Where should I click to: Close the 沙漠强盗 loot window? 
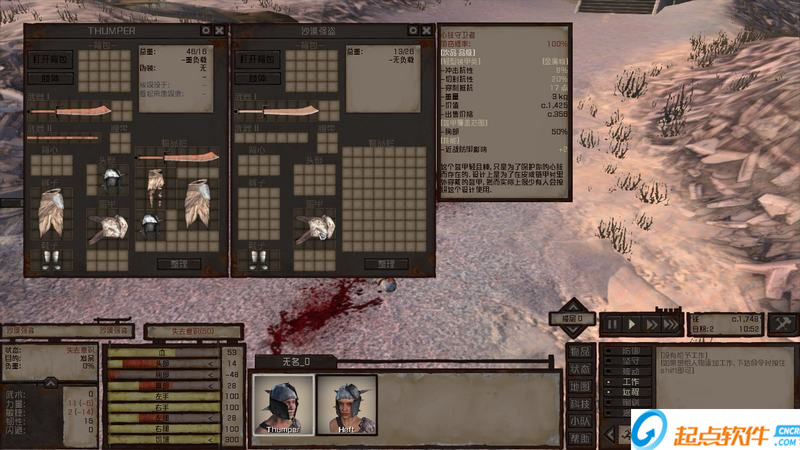click(427, 31)
